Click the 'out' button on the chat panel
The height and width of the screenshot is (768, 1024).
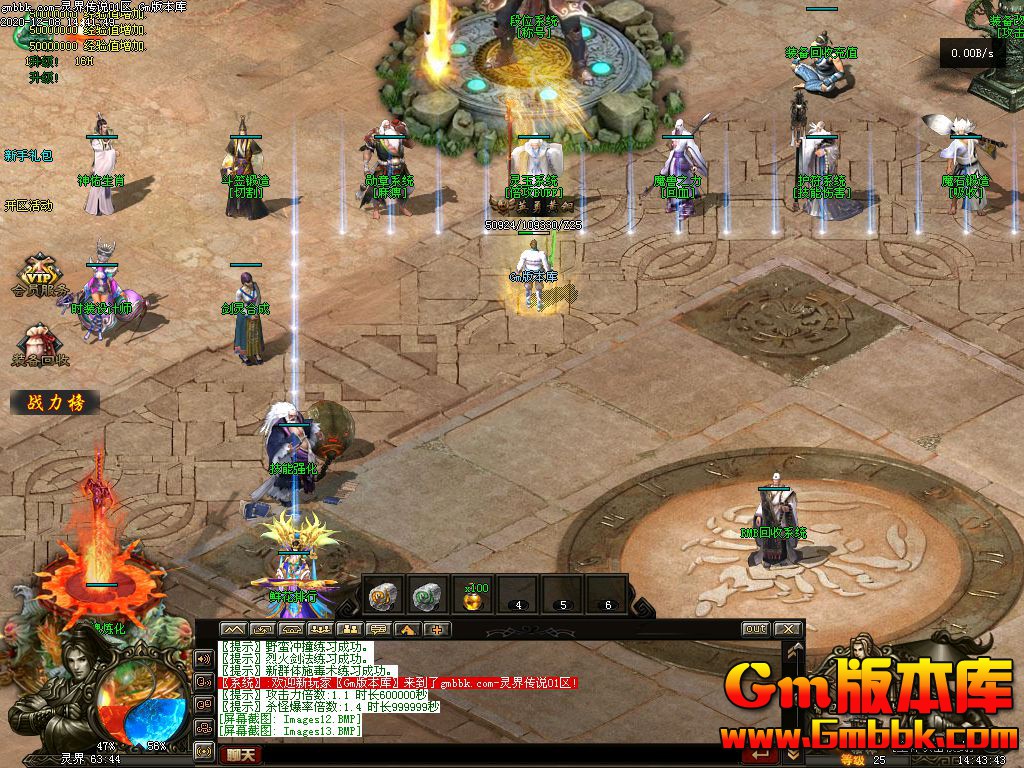click(755, 629)
